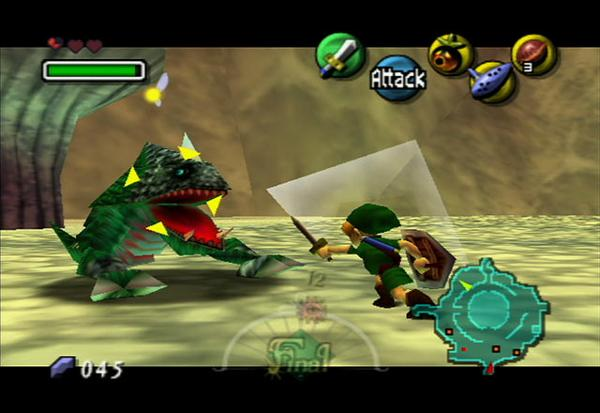Use the Deku Nut item slot
Image resolution: width=600 pixels, height=413 pixels.
533,54
